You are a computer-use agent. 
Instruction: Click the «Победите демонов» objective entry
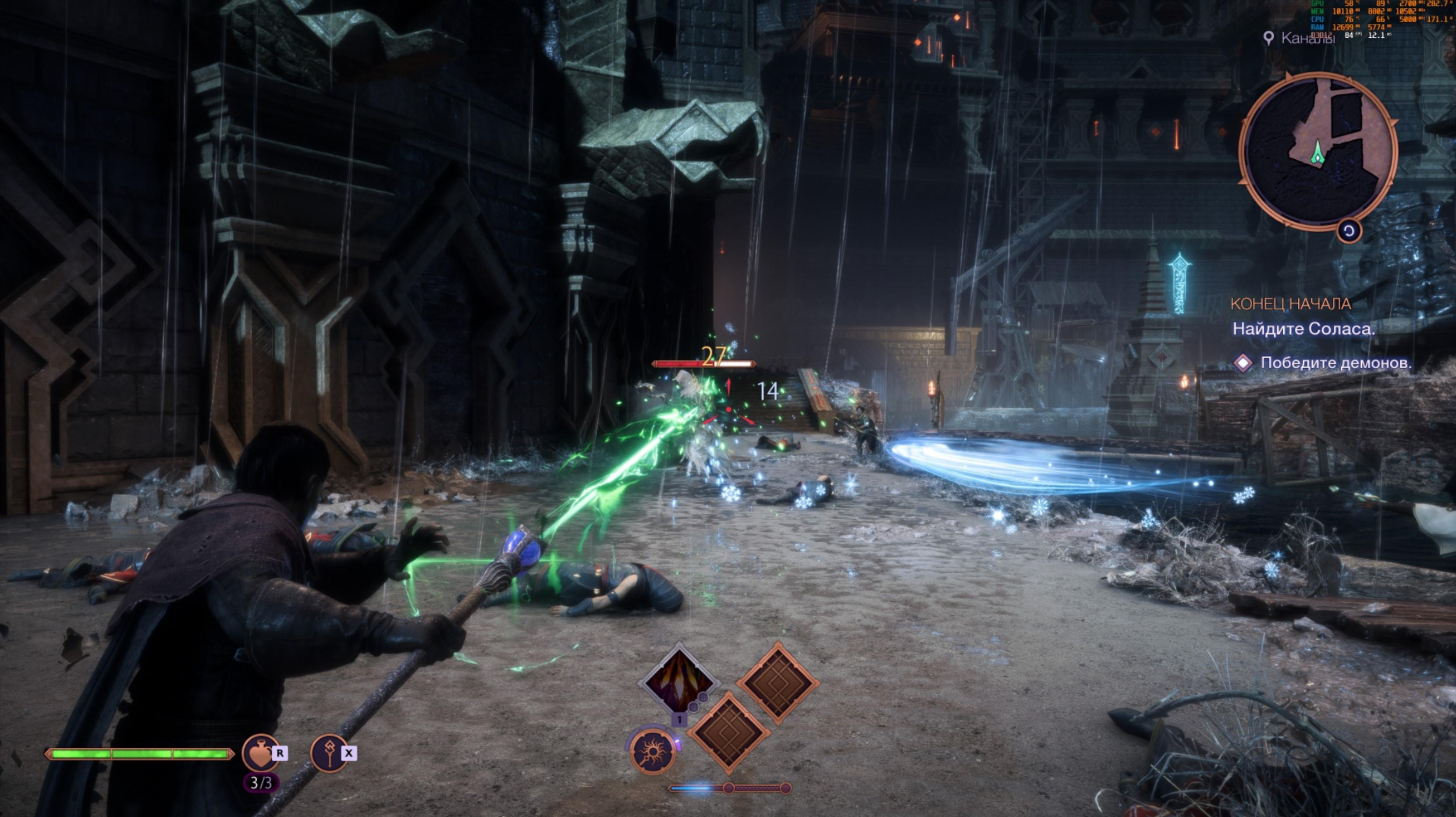[1335, 362]
